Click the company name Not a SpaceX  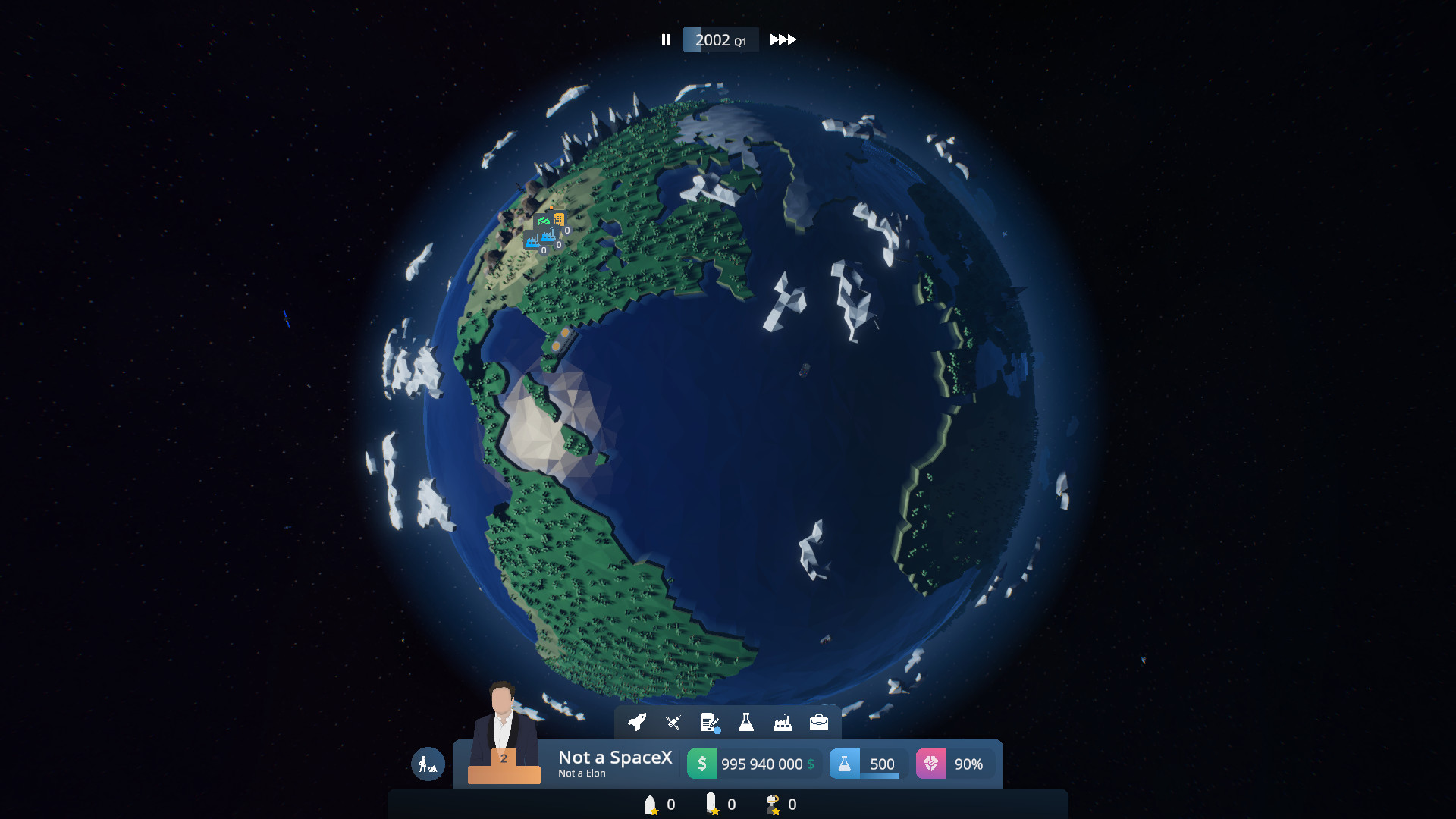coord(614,757)
